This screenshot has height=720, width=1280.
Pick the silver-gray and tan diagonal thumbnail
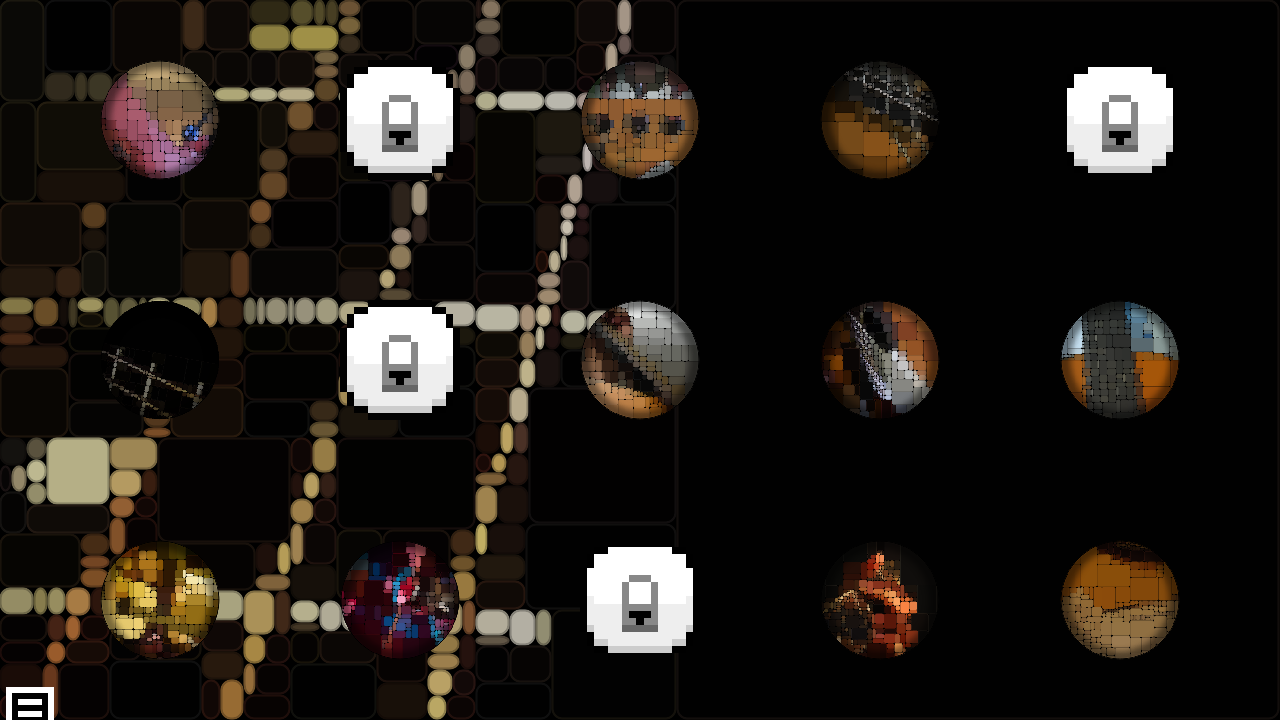pos(640,360)
